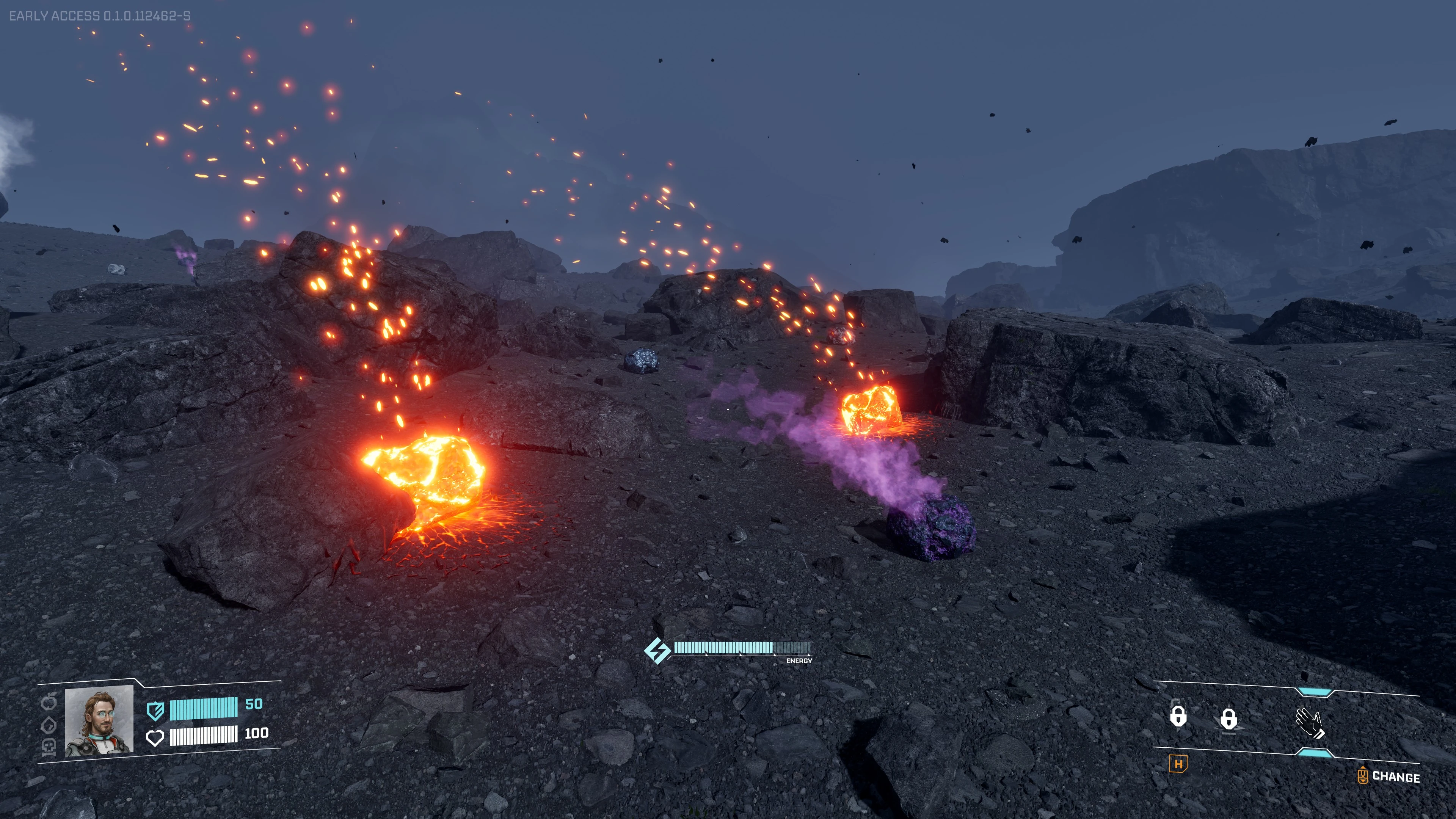Click the apple hunger status icon
Screen dimensions: 1456x819
tap(50, 703)
